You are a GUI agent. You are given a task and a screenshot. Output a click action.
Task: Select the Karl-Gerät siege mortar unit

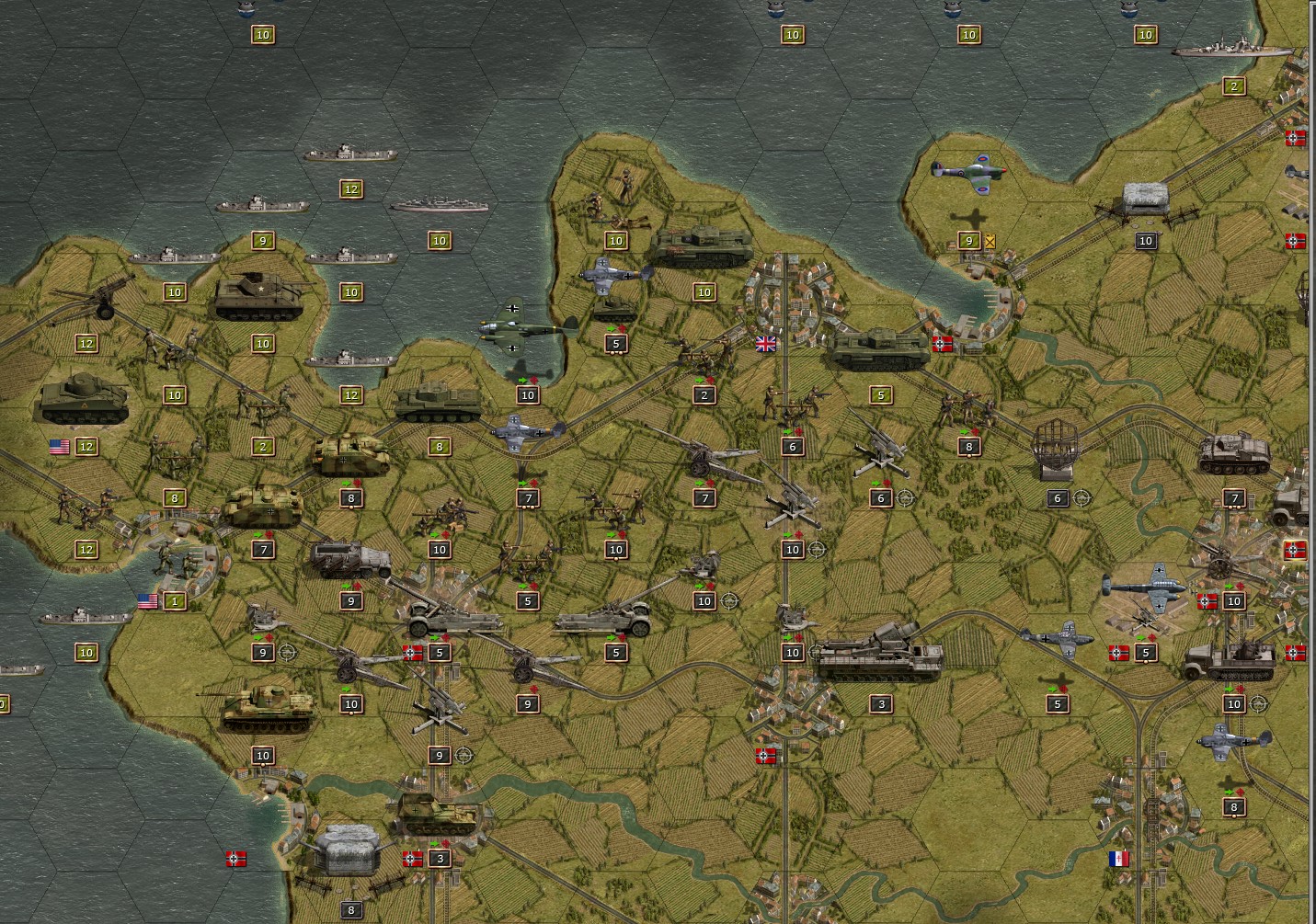pos(874,644)
